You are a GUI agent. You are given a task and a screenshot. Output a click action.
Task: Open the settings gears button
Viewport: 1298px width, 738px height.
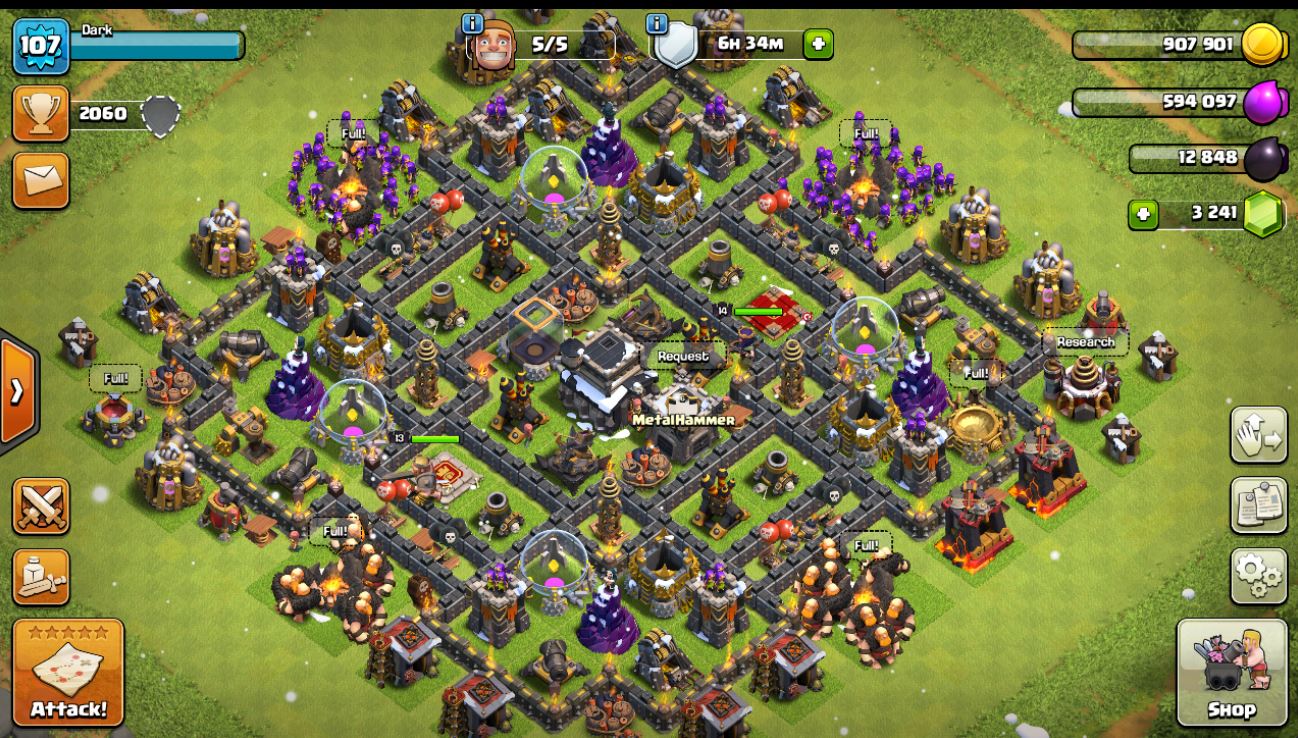[x=1258, y=576]
